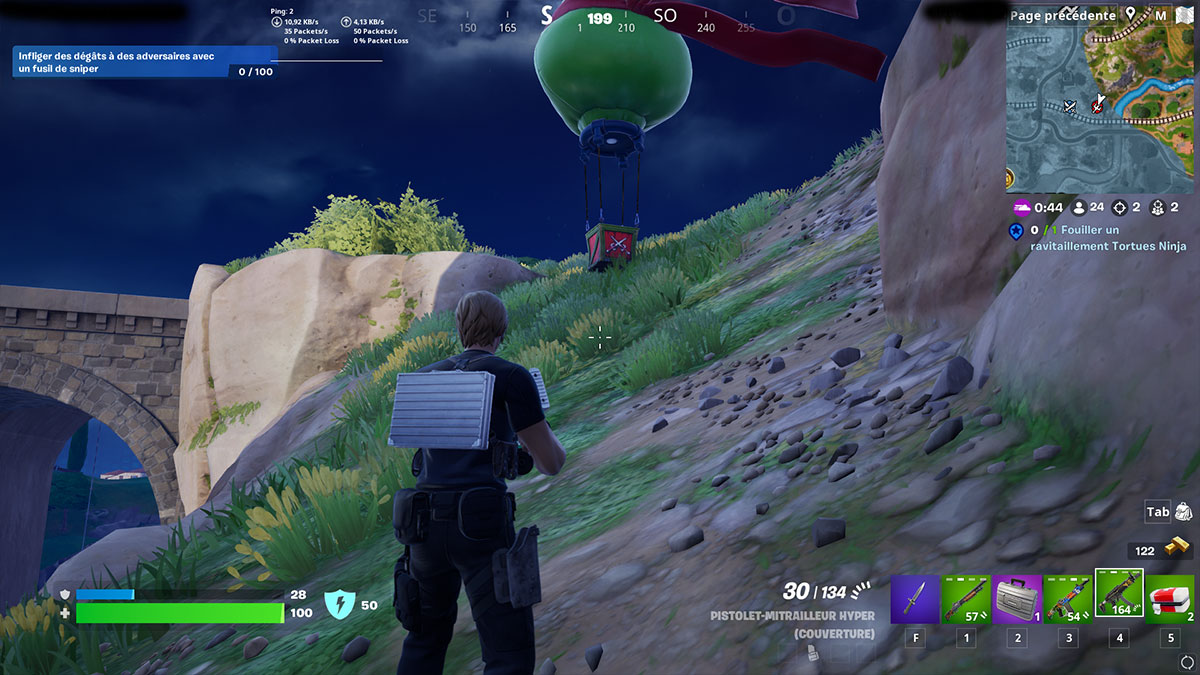Click the map pin marker icon

tap(1131, 15)
